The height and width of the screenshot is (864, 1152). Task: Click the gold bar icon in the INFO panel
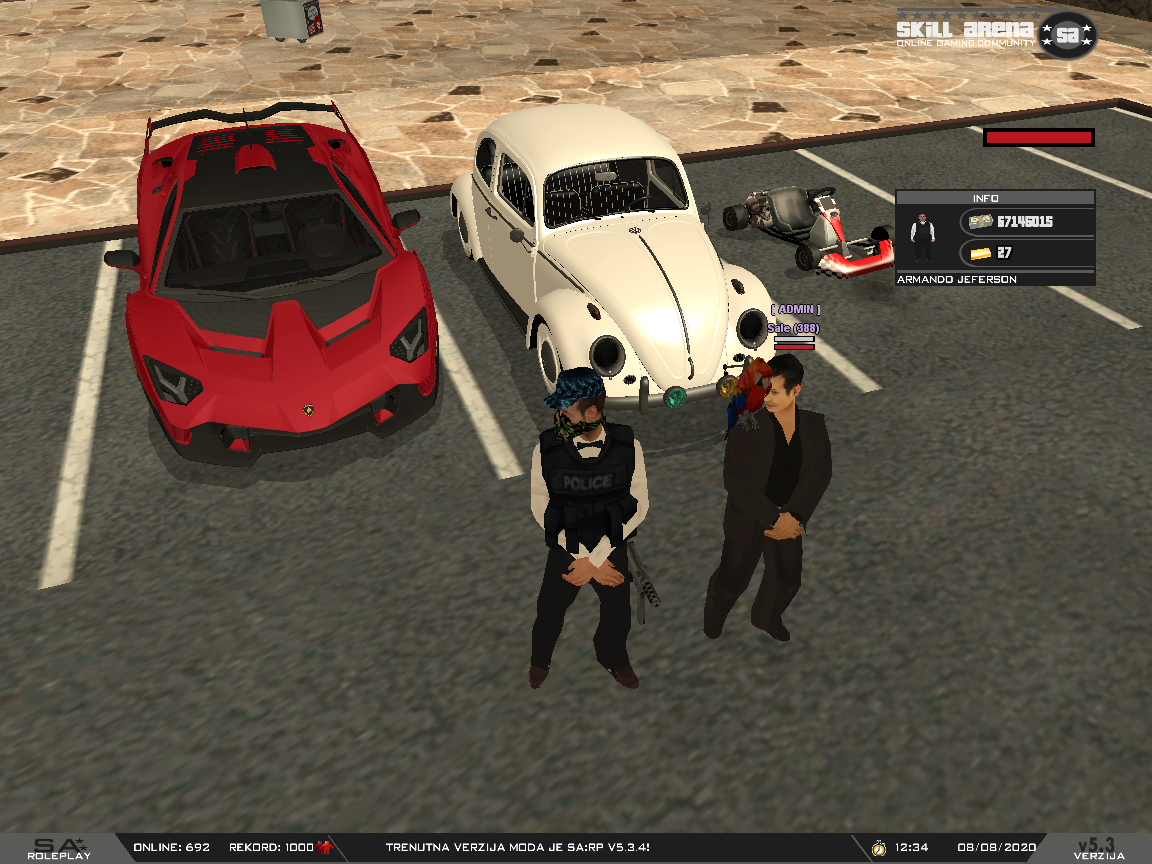979,252
